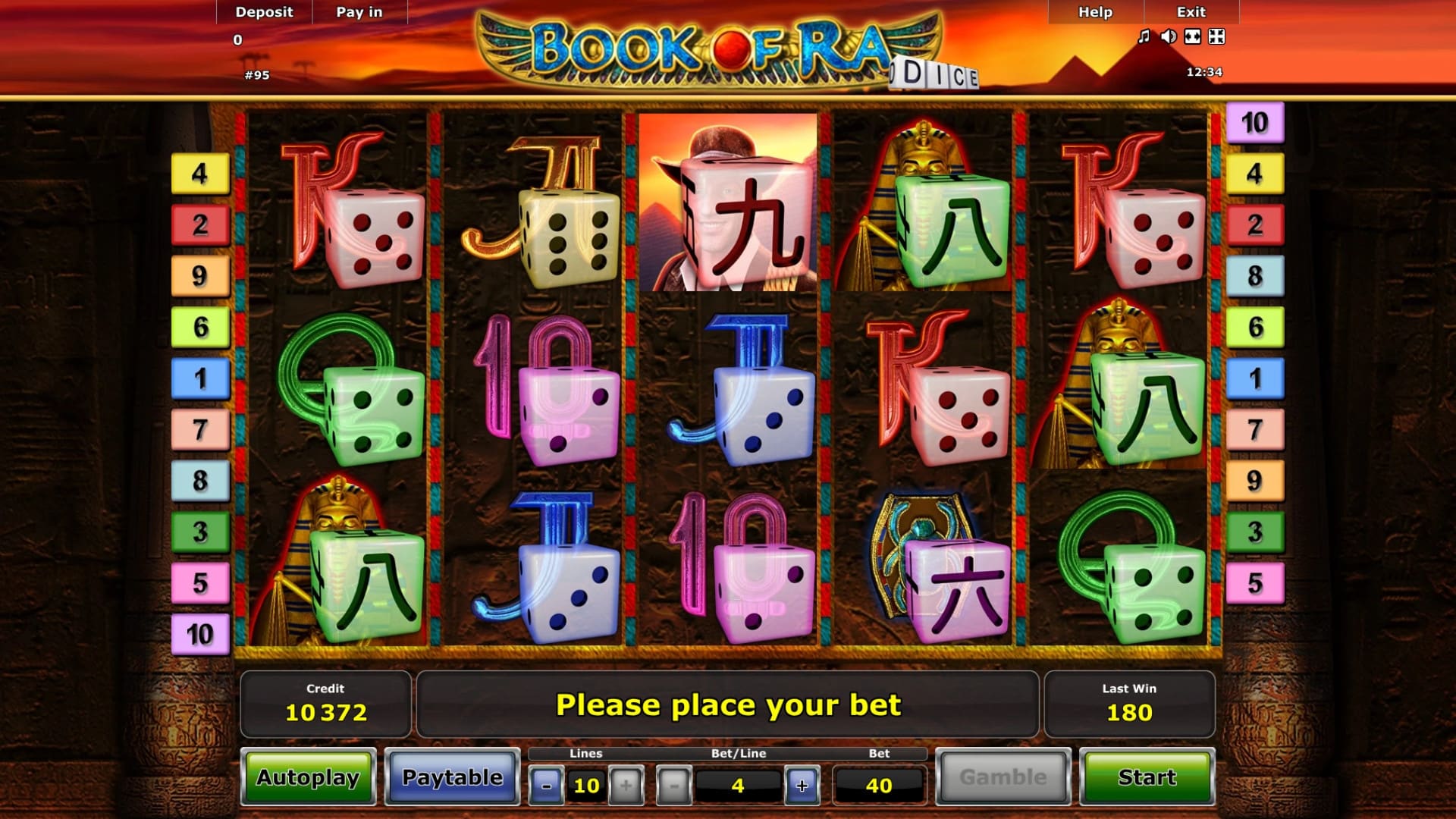
Task: Open the Paytable
Action: (x=452, y=777)
